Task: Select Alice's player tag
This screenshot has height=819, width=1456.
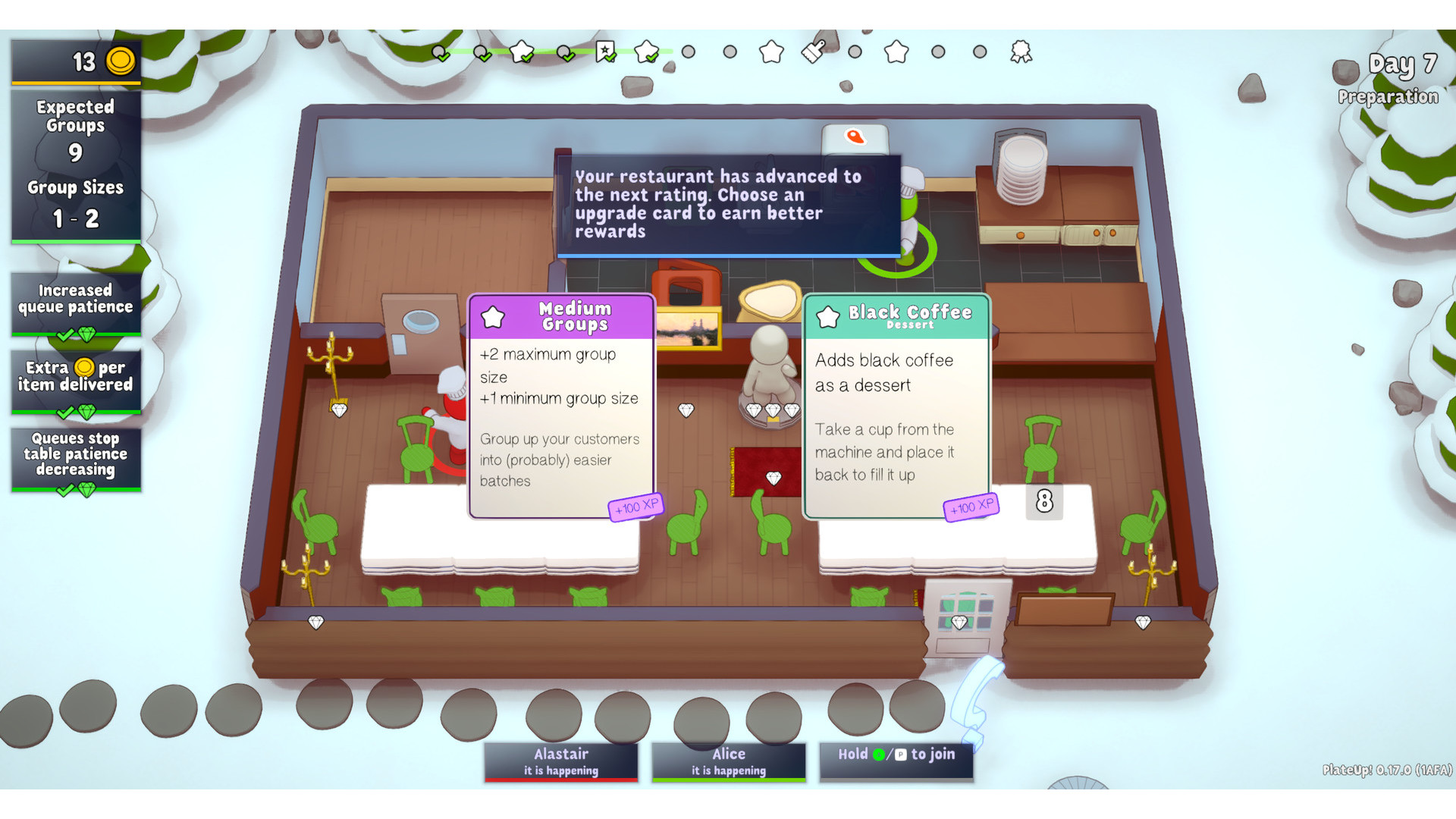Action: point(728,761)
